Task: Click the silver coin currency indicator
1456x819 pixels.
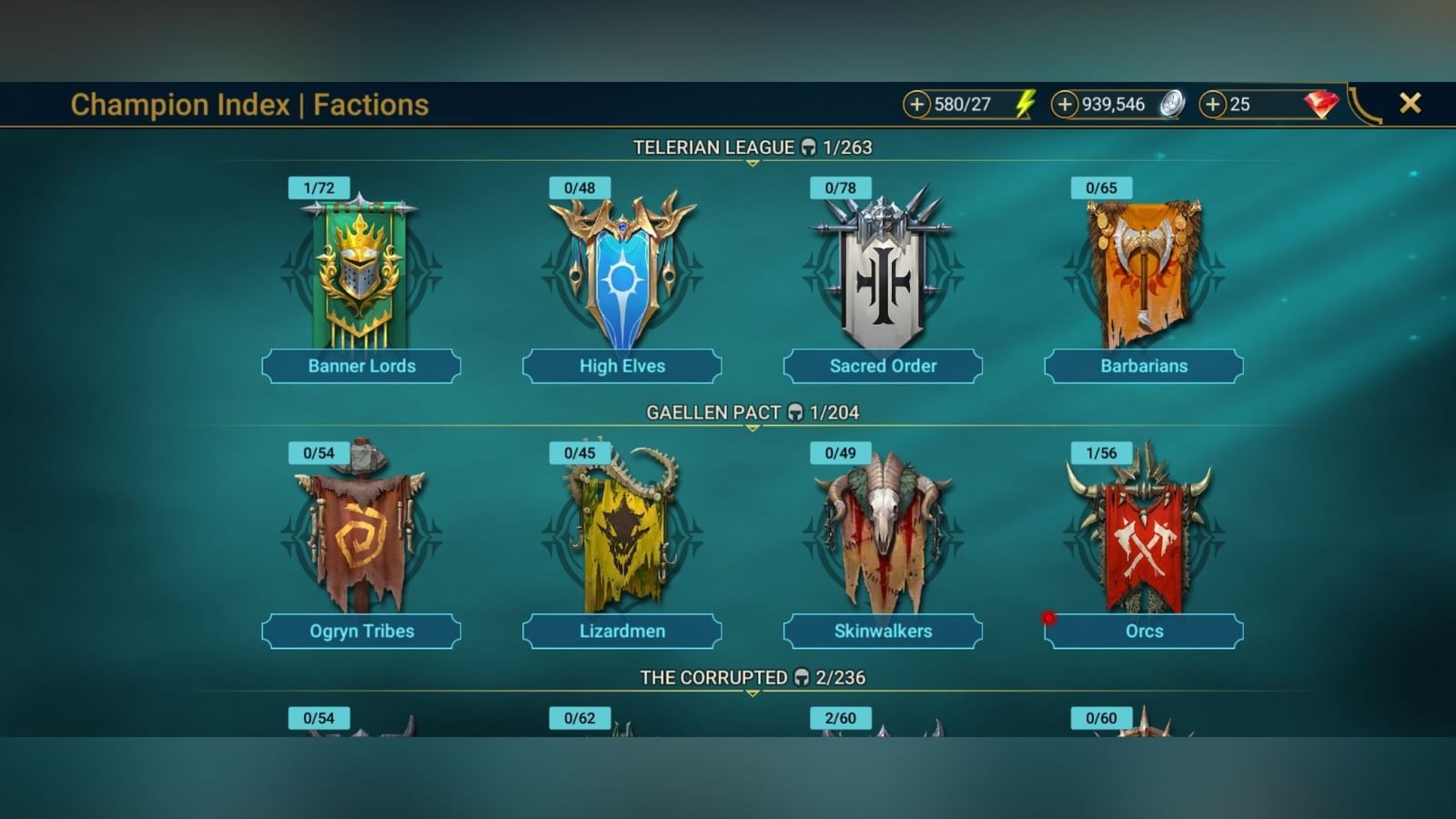Action: tap(1172, 104)
